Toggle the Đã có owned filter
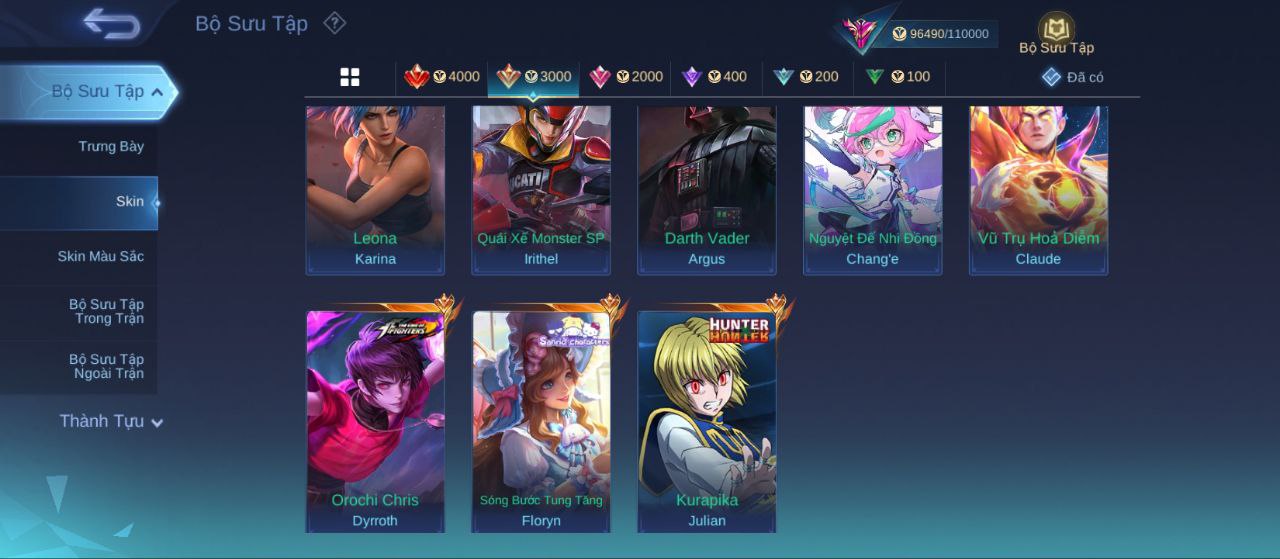Screen dimensions: 1280x559 [x=1072, y=77]
